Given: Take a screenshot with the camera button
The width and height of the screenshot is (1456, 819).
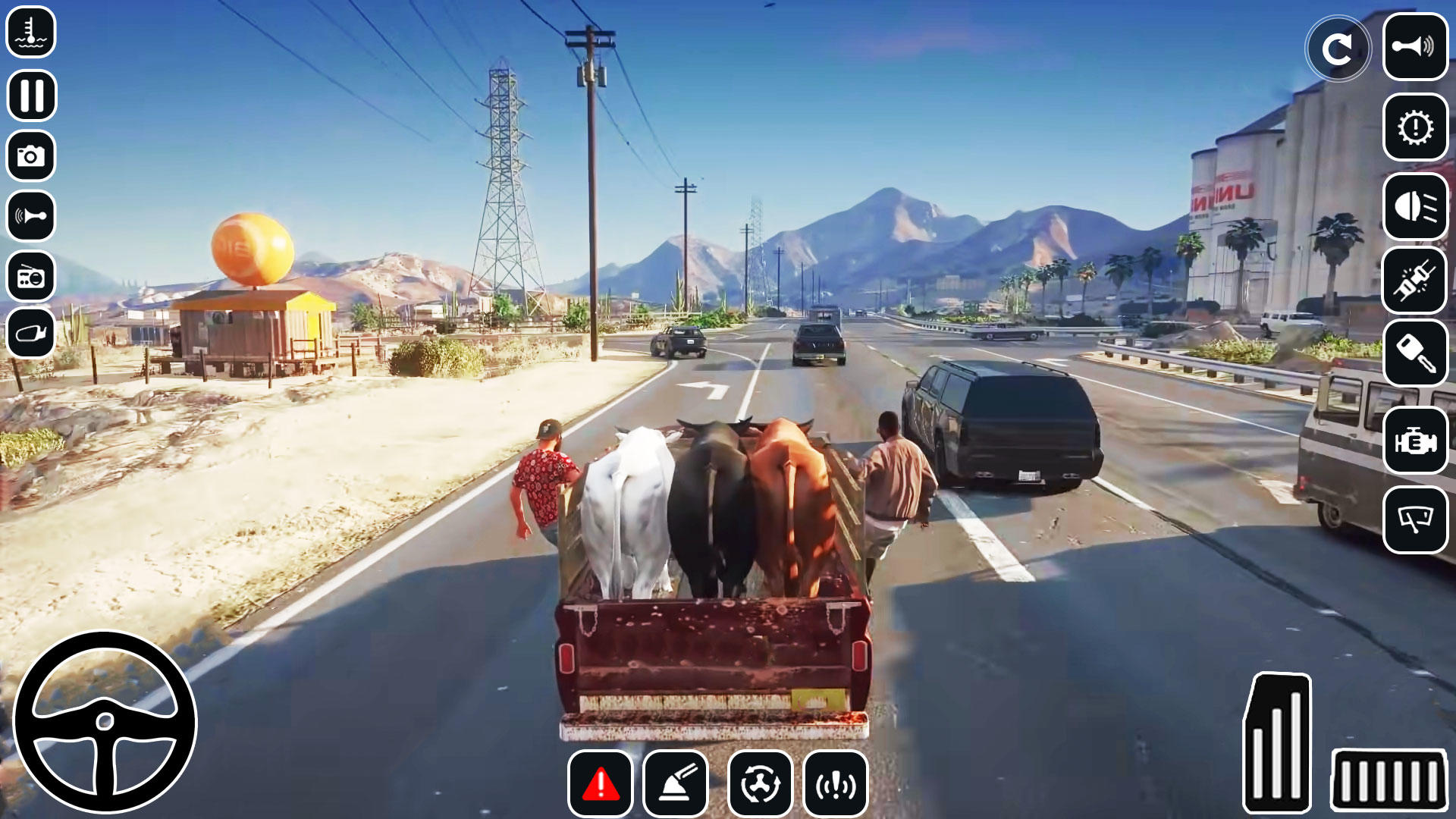Looking at the screenshot, I should [x=30, y=156].
